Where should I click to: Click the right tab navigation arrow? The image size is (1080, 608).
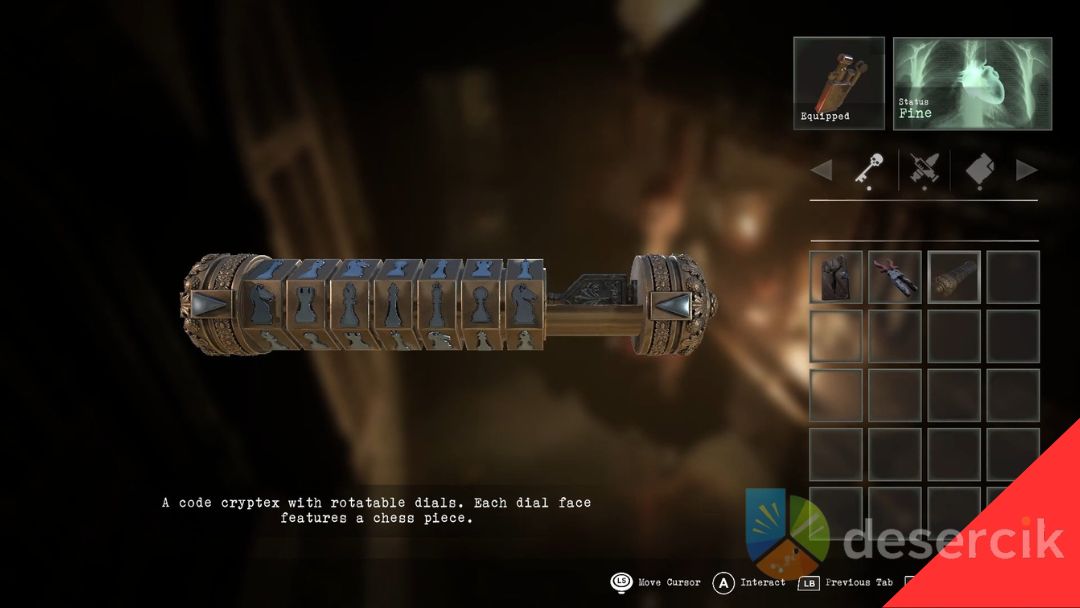pos(1026,171)
